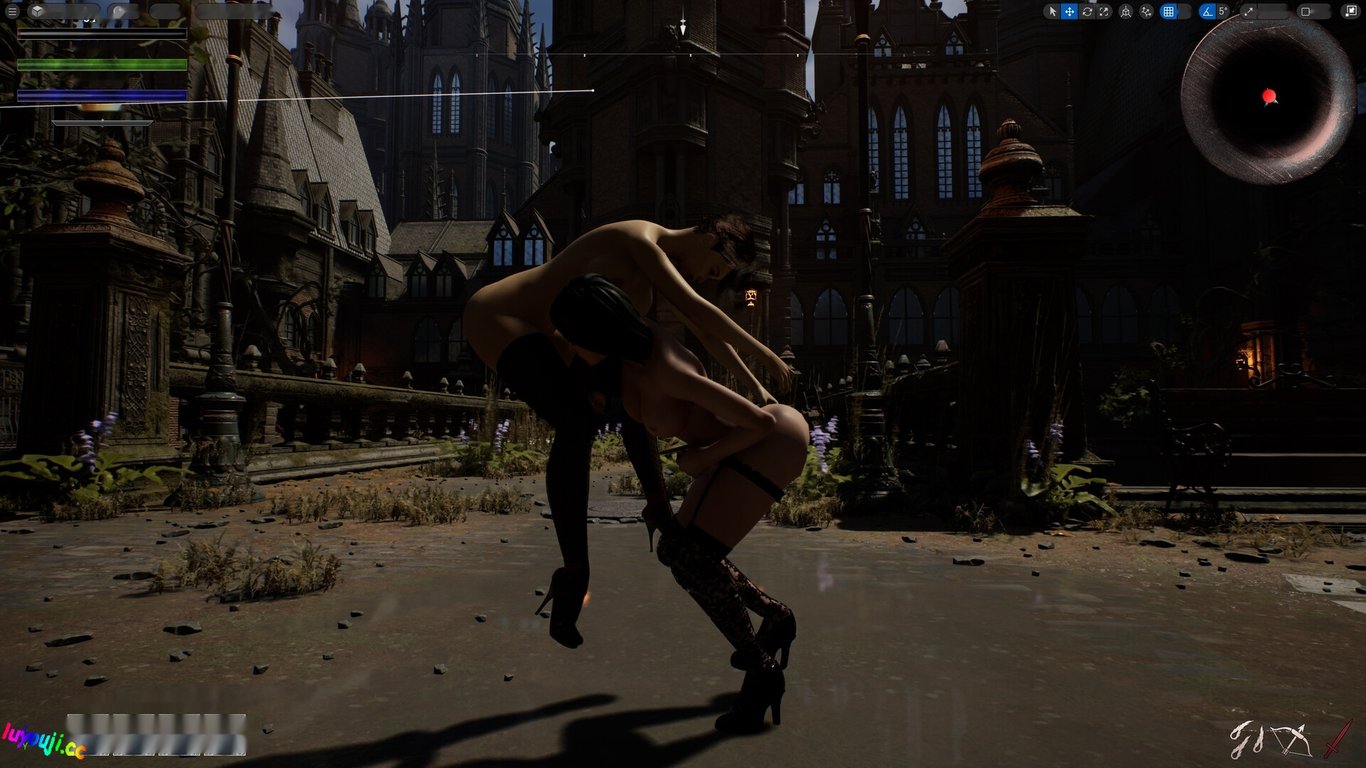Activate the select arrow tool
The height and width of the screenshot is (768, 1366).
[x=1052, y=12]
